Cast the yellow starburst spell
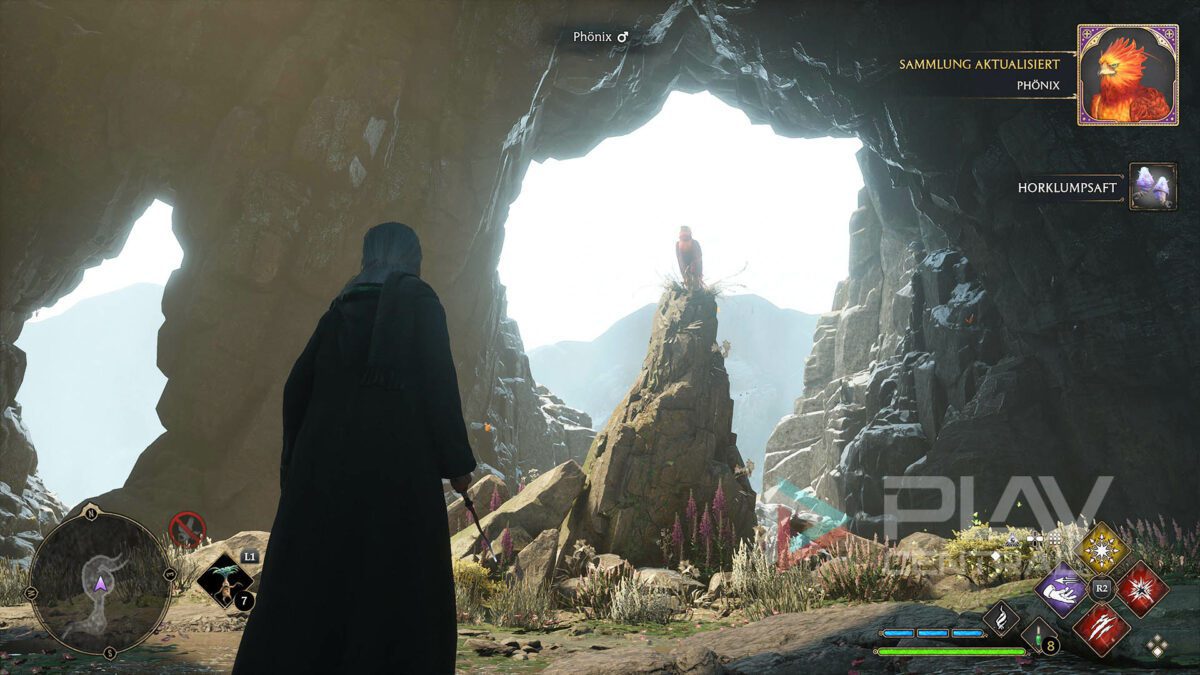Image resolution: width=1200 pixels, height=675 pixels. (x=1102, y=547)
